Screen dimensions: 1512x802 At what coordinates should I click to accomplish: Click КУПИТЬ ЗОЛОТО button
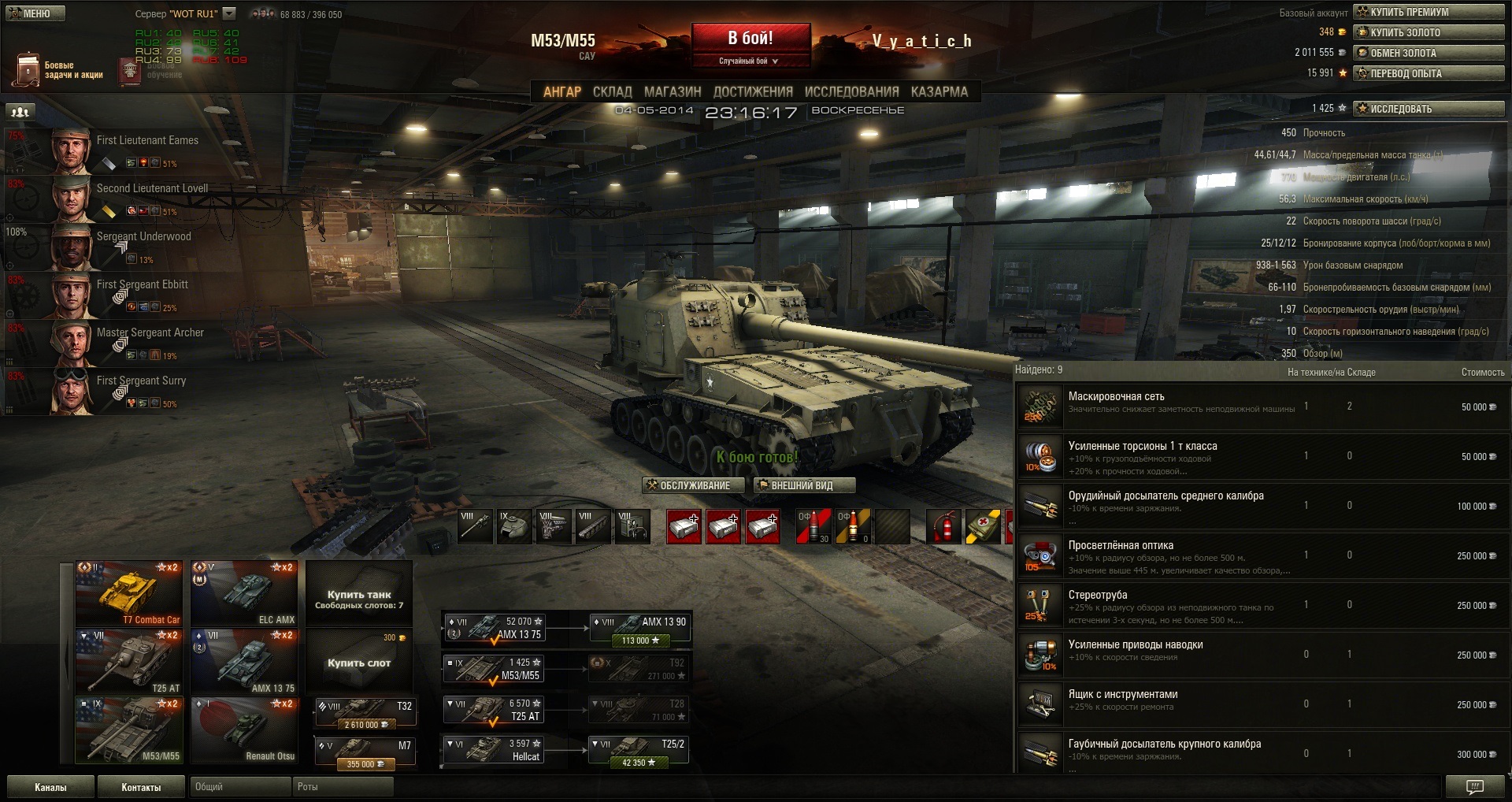coord(1429,32)
